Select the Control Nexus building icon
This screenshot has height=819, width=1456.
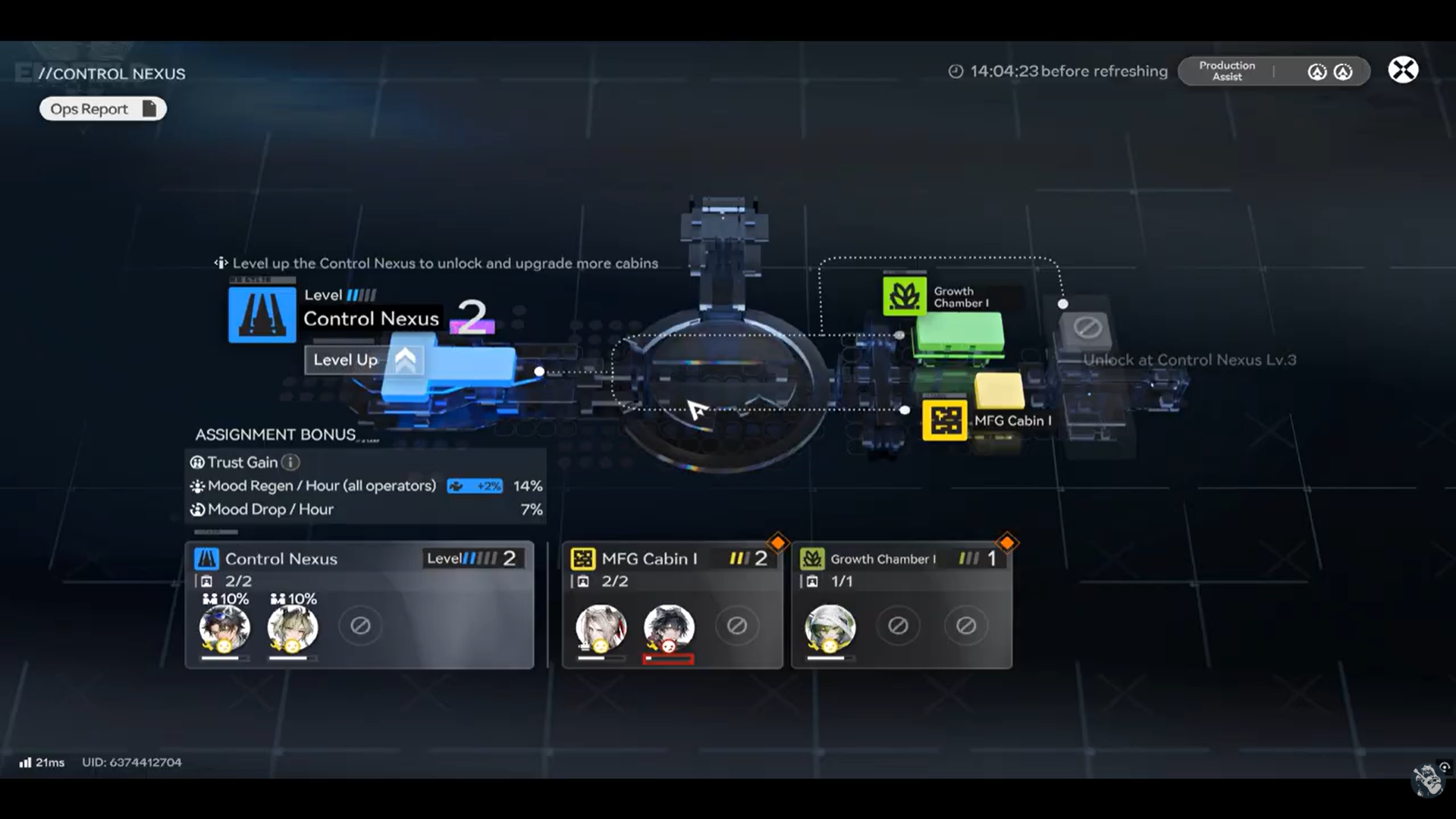click(261, 315)
